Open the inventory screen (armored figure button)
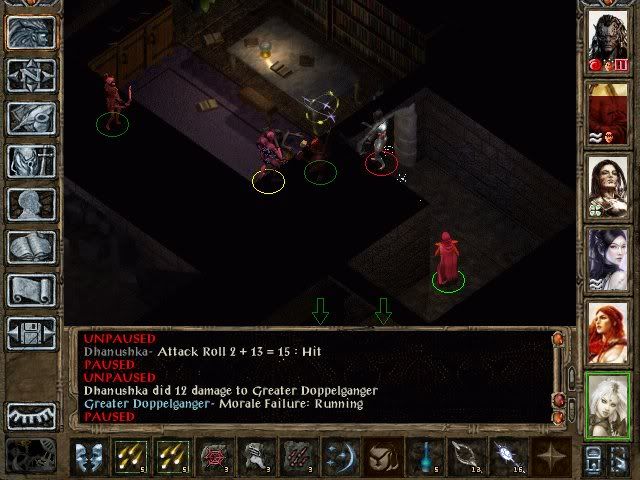Viewport: 640px width, 480px height. pyautogui.click(x=31, y=160)
